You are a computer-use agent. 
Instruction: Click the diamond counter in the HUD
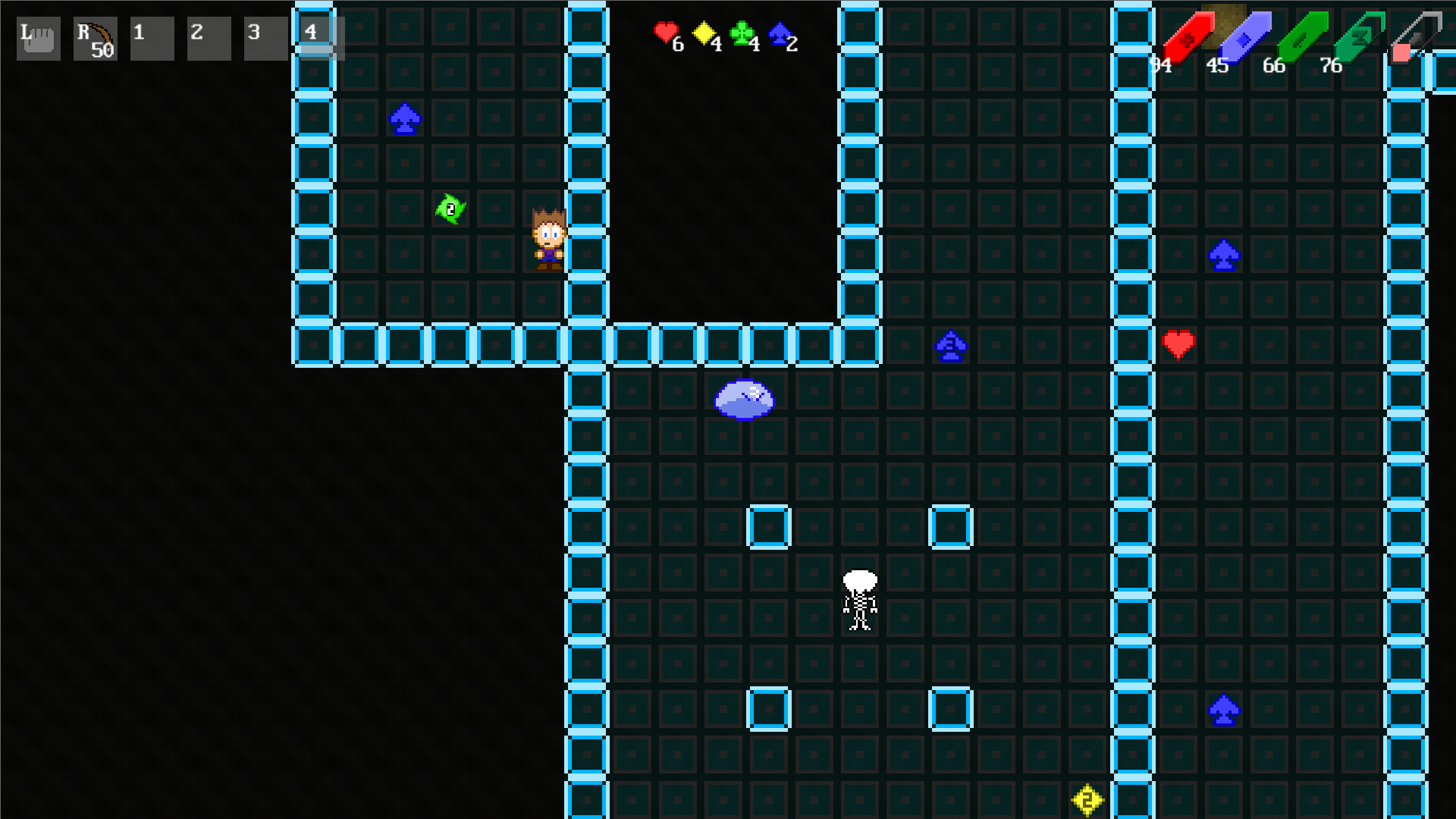tap(704, 34)
